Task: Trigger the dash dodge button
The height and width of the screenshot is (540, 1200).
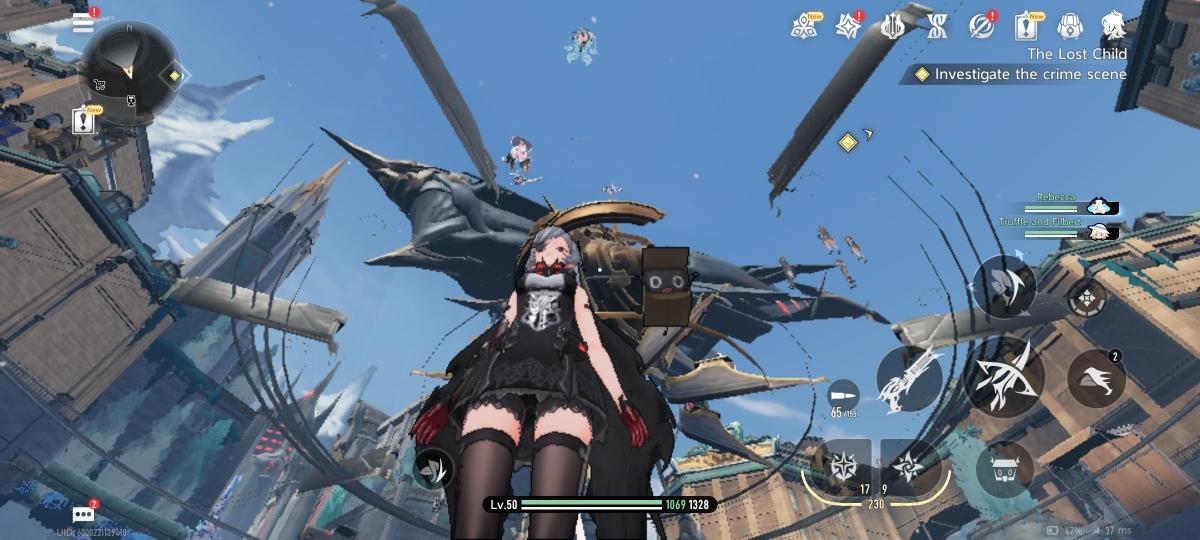Action: pyautogui.click(x=1096, y=378)
